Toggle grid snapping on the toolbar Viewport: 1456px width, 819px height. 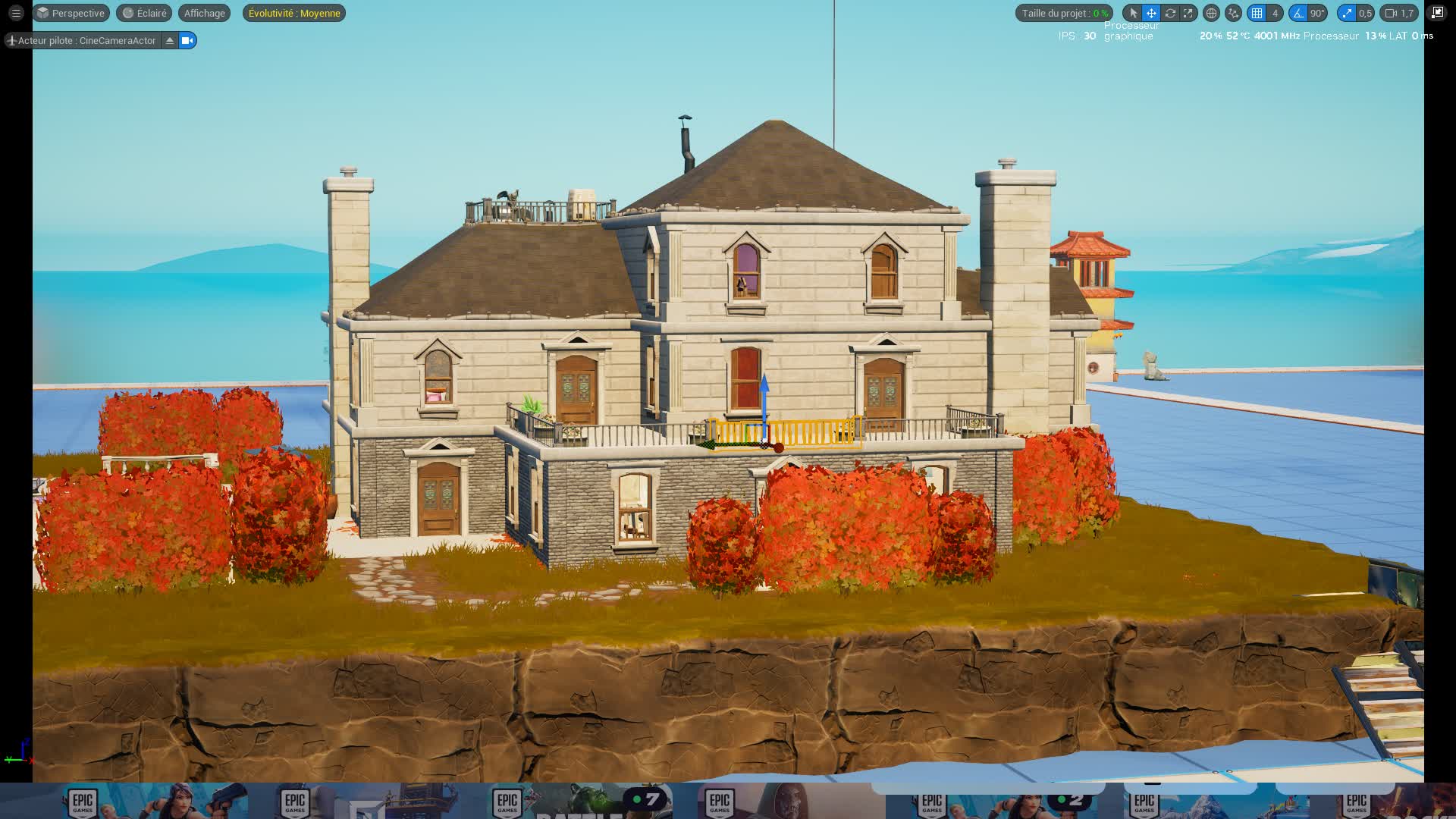1257,13
